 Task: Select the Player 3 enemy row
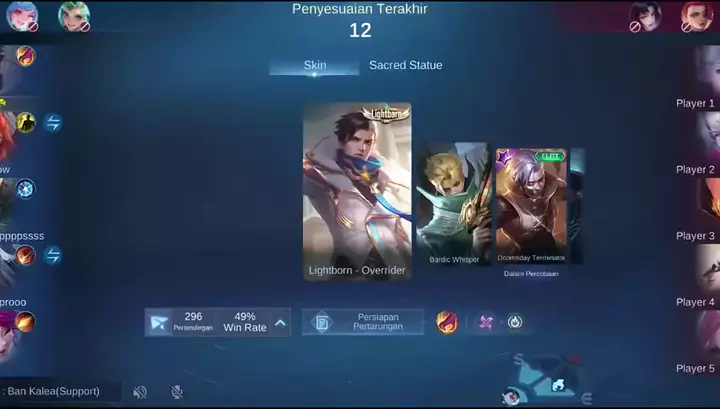696,236
